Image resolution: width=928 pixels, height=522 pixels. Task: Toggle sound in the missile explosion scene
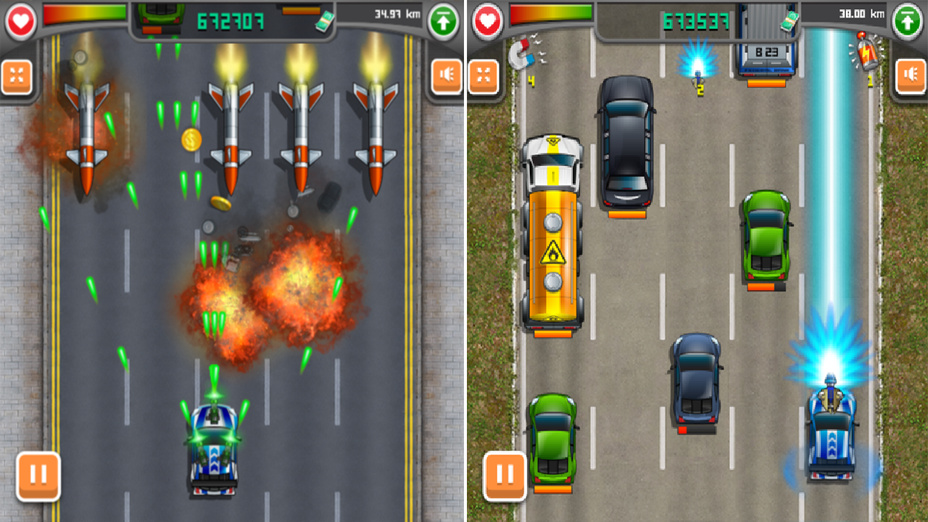point(446,76)
